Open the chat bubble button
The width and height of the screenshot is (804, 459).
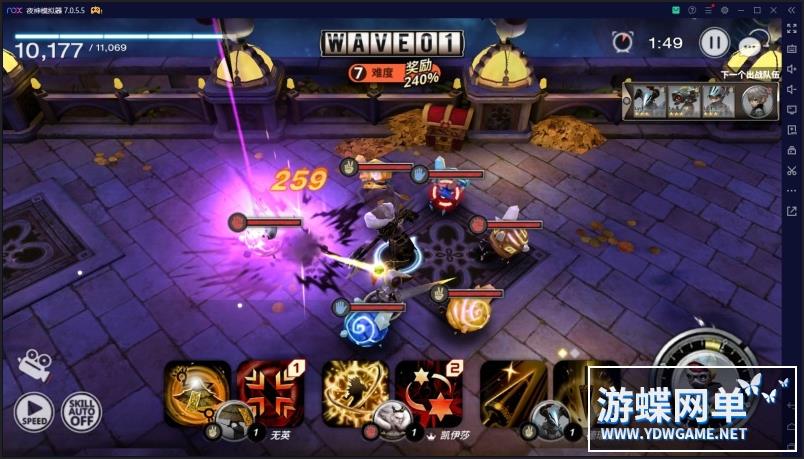[749, 45]
